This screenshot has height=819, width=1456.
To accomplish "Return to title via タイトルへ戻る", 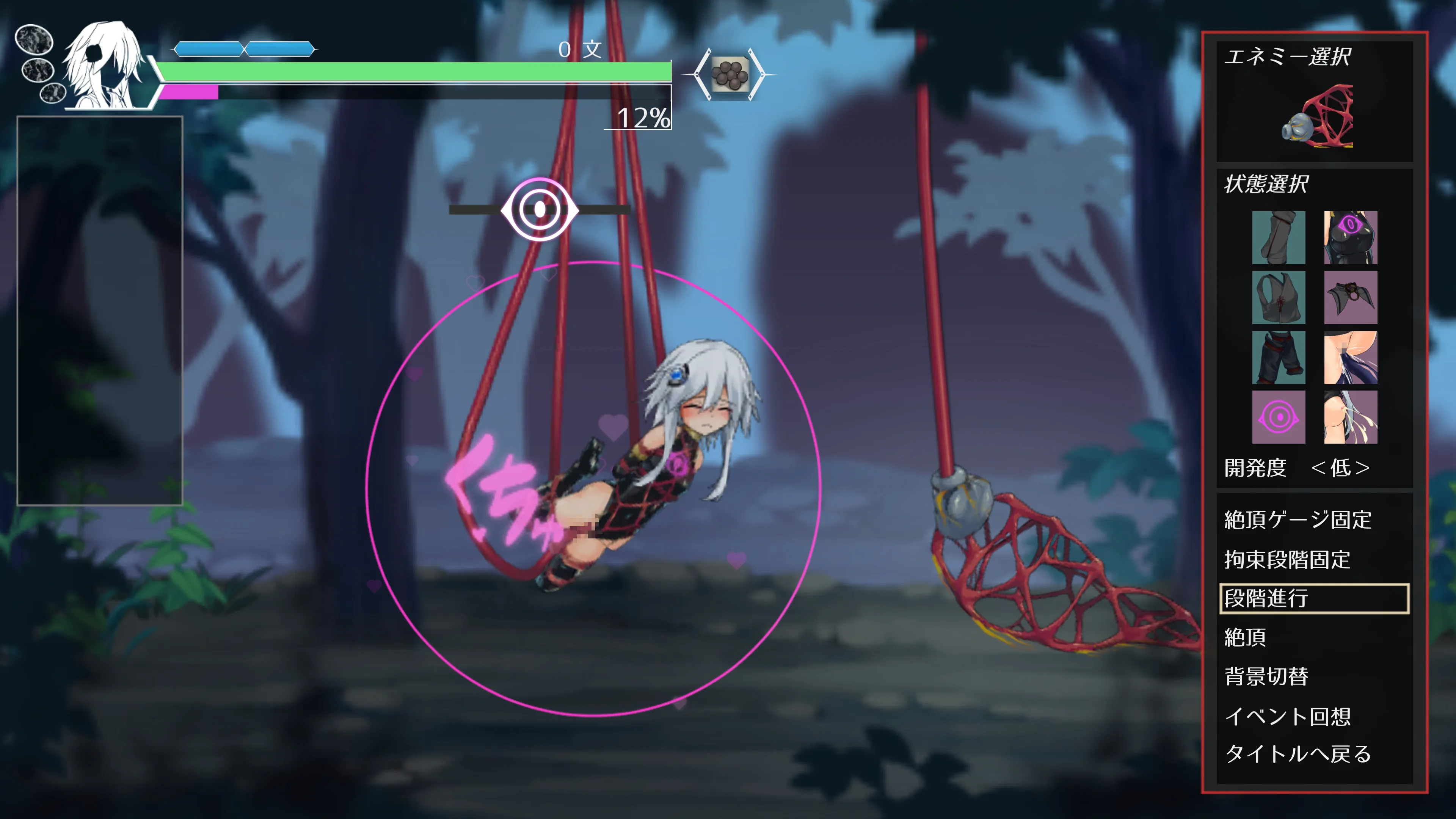I will [1298, 754].
